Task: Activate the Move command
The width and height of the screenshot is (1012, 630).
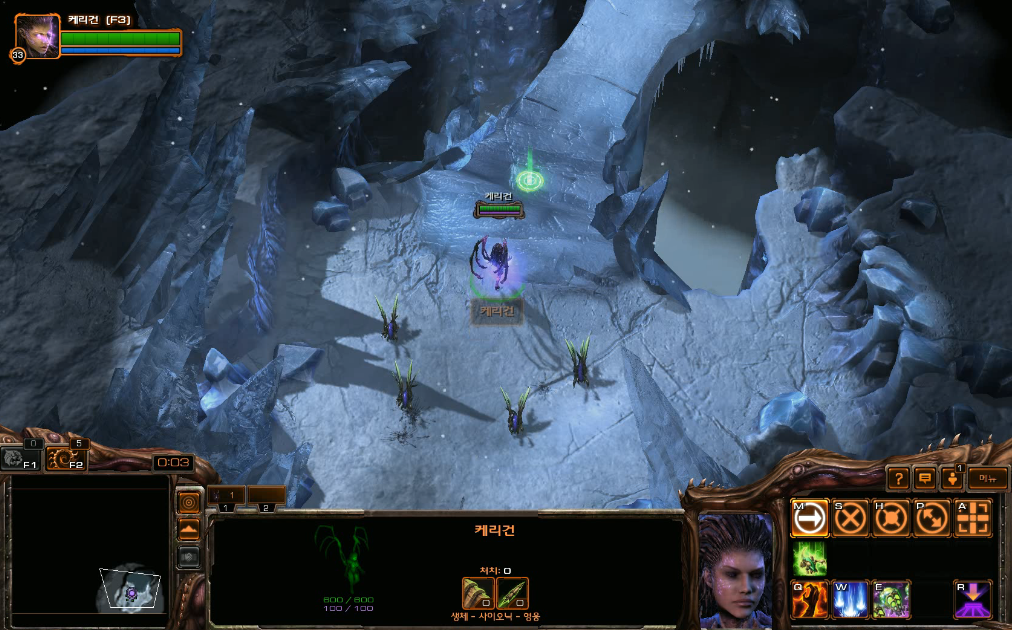Action: coord(810,518)
